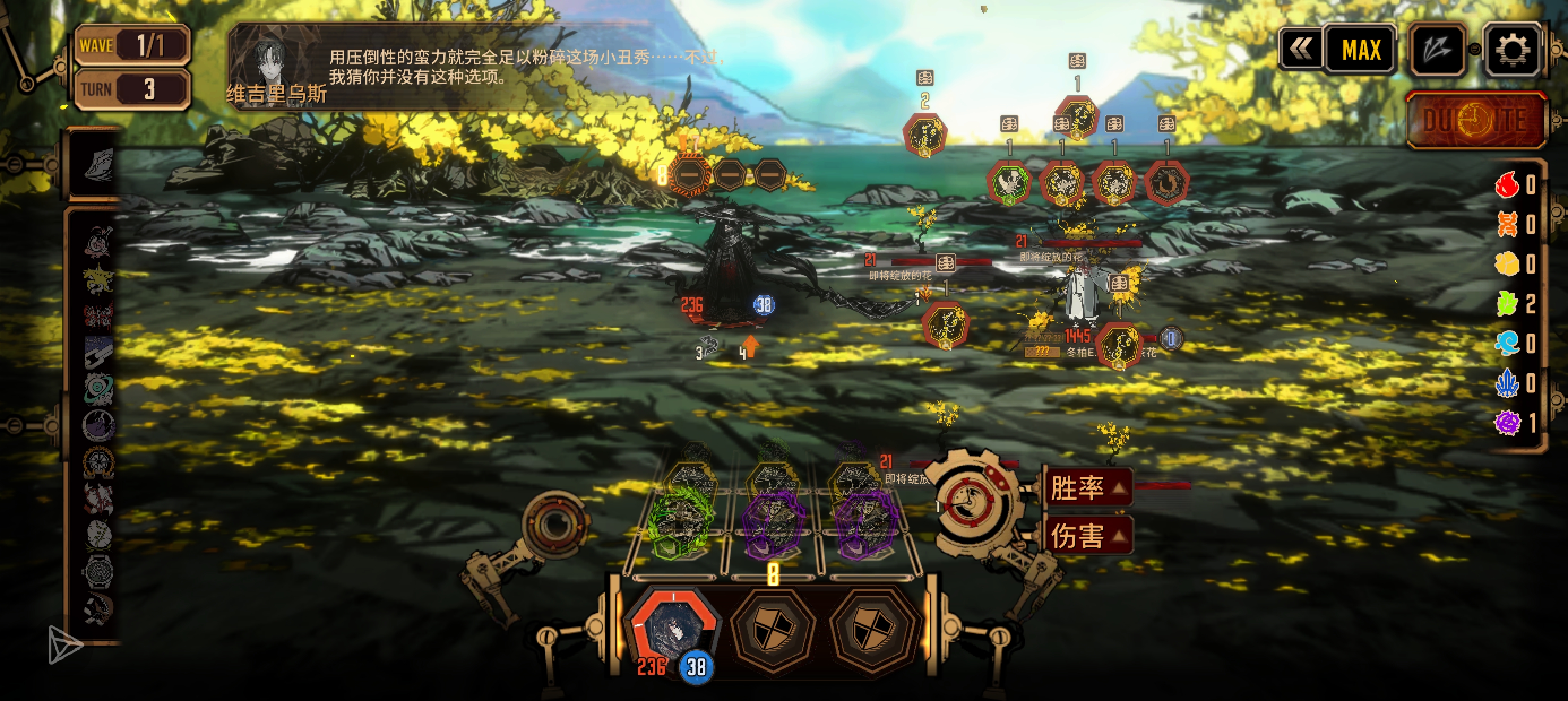This screenshot has height=701, width=1568.
Task: Open the arrow icon button beside MAX
Action: (x=1437, y=50)
